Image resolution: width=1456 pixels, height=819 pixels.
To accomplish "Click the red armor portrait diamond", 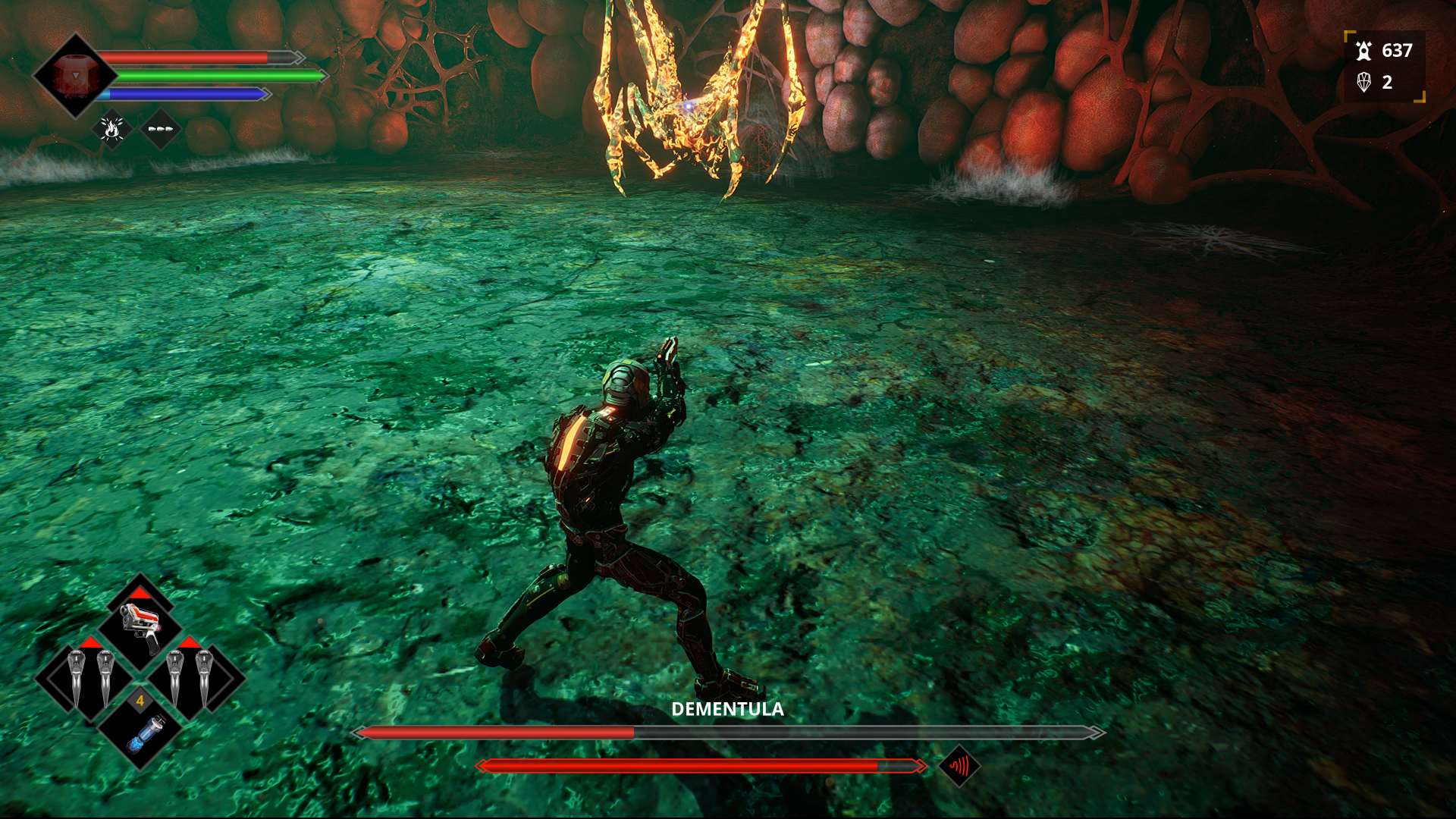I will tap(74, 76).
